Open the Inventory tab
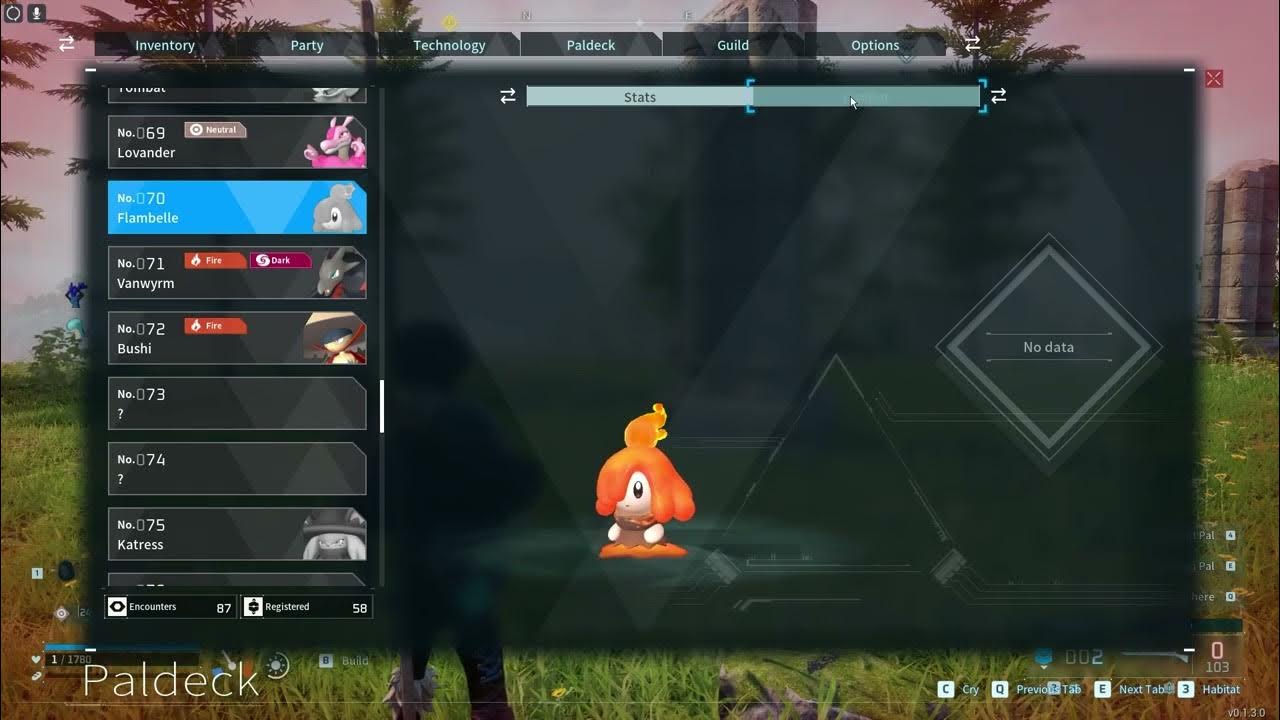This screenshot has height=720, width=1280. coord(165,45)
